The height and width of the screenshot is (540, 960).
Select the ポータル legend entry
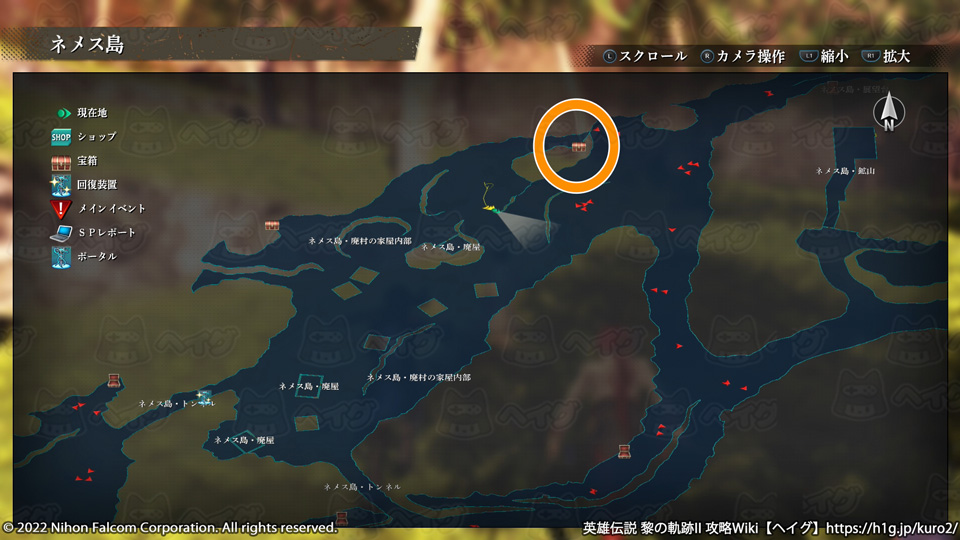84,256
